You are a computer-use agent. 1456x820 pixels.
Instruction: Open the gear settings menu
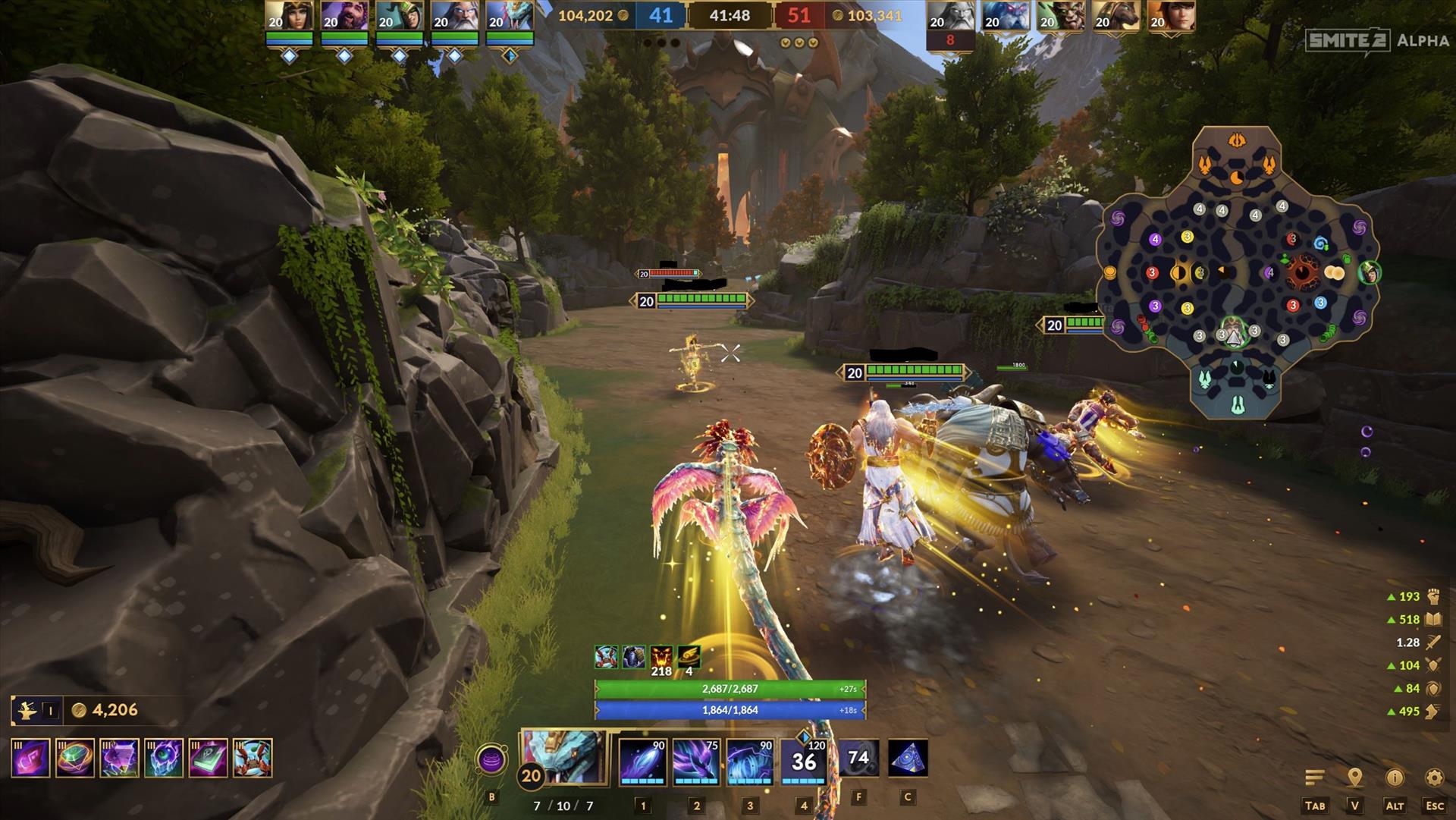1434,778
